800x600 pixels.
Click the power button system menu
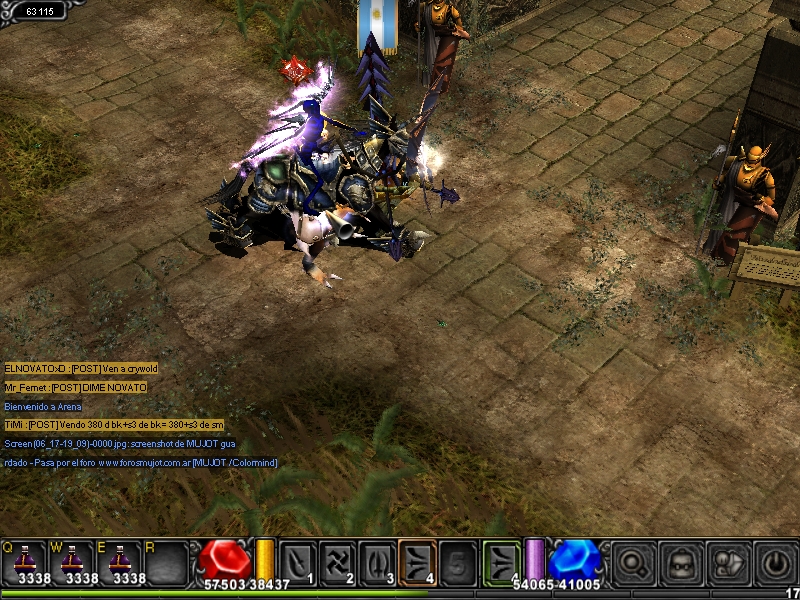(x=776, y=561)
